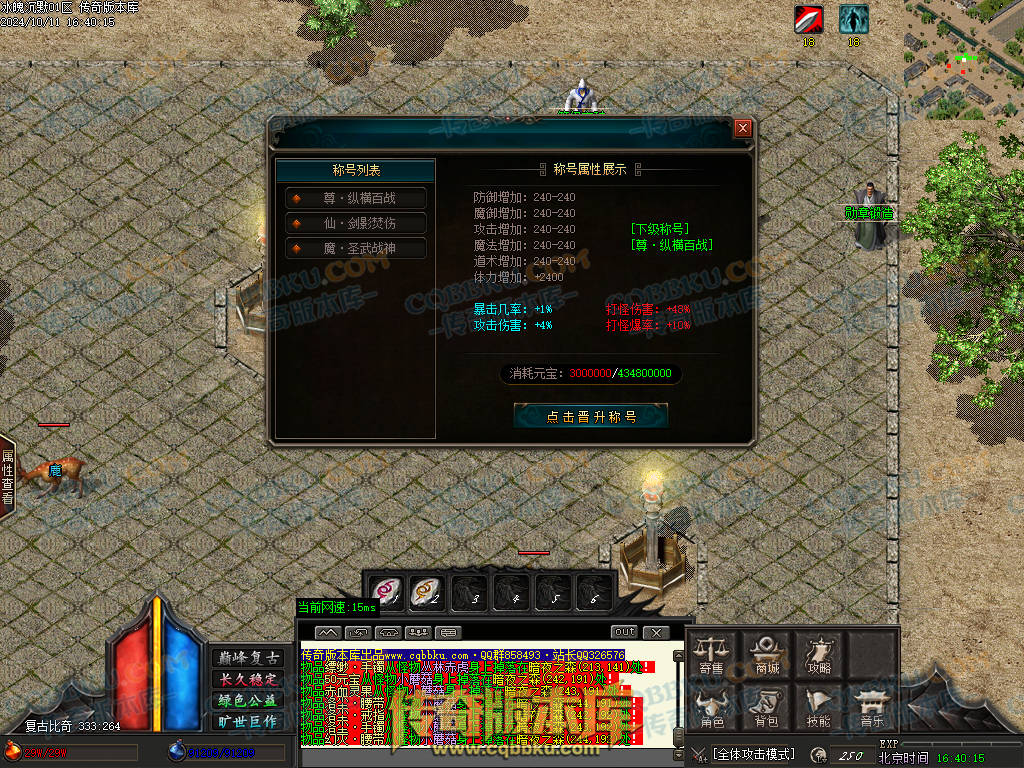The image size is (1024, 768).
Task: Close the title (称号) window
Action: click(742, 128)
